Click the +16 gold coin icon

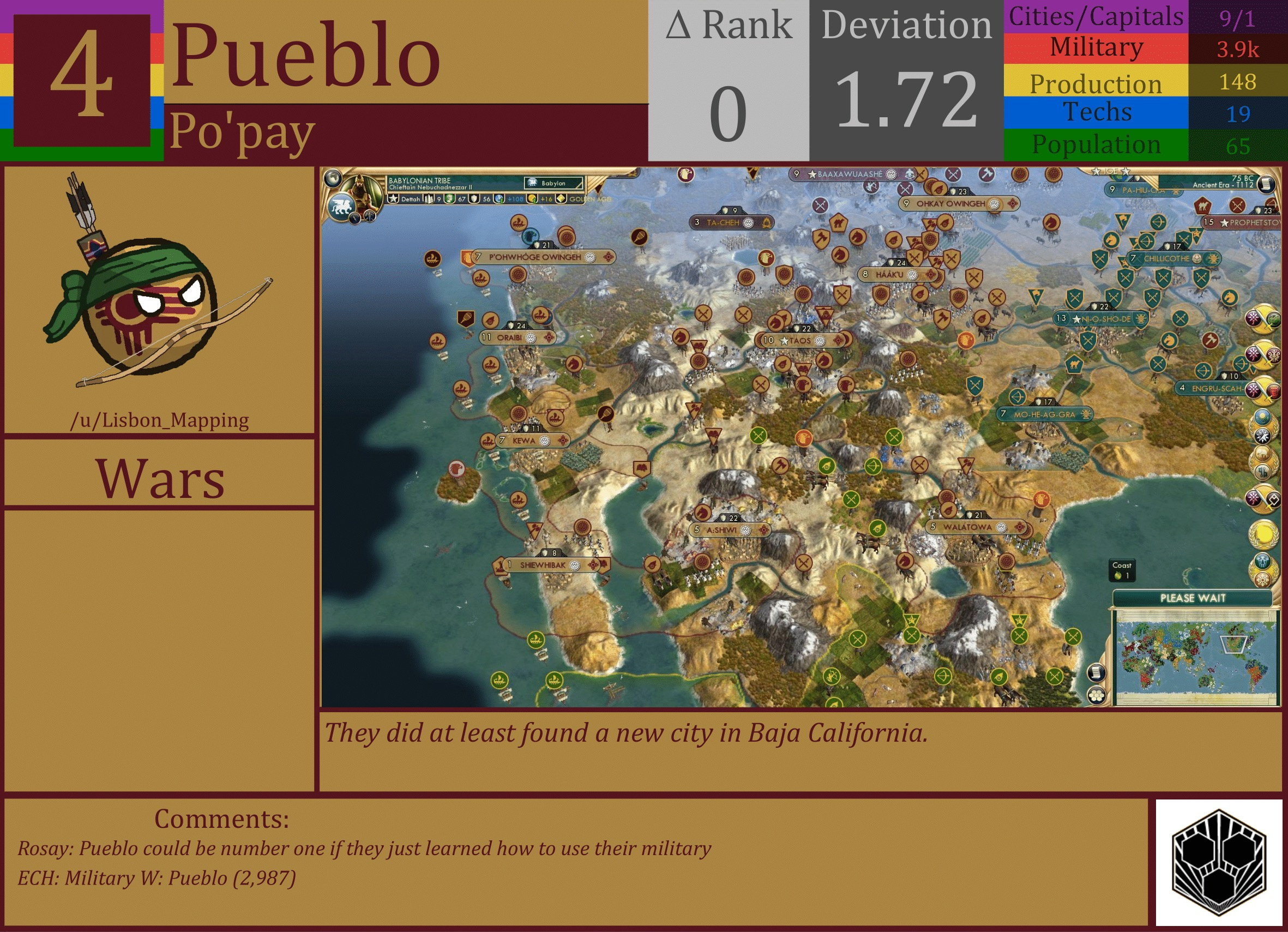(x=532, y=201)
